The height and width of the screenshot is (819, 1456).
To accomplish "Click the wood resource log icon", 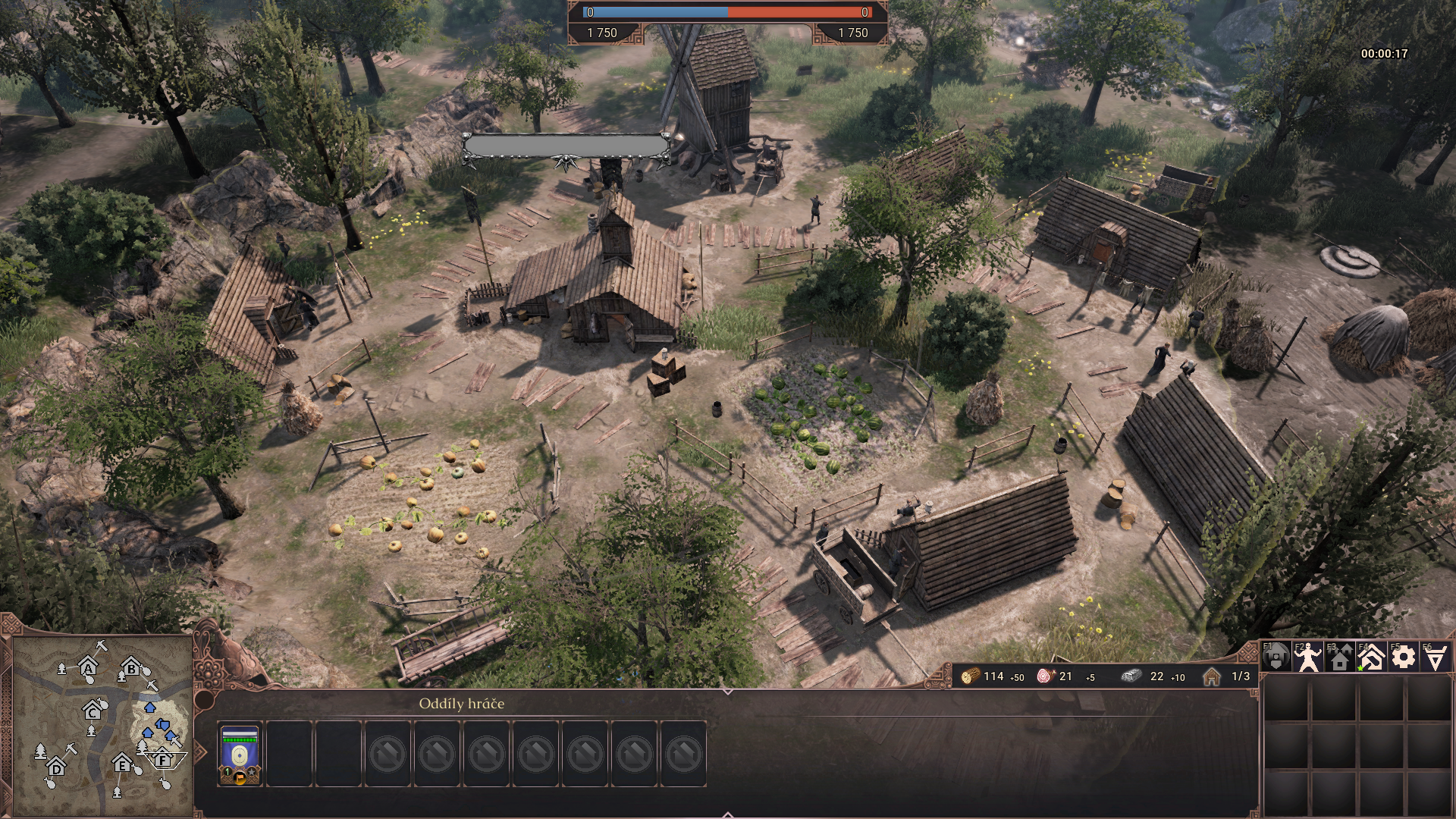I will (970, 676).
